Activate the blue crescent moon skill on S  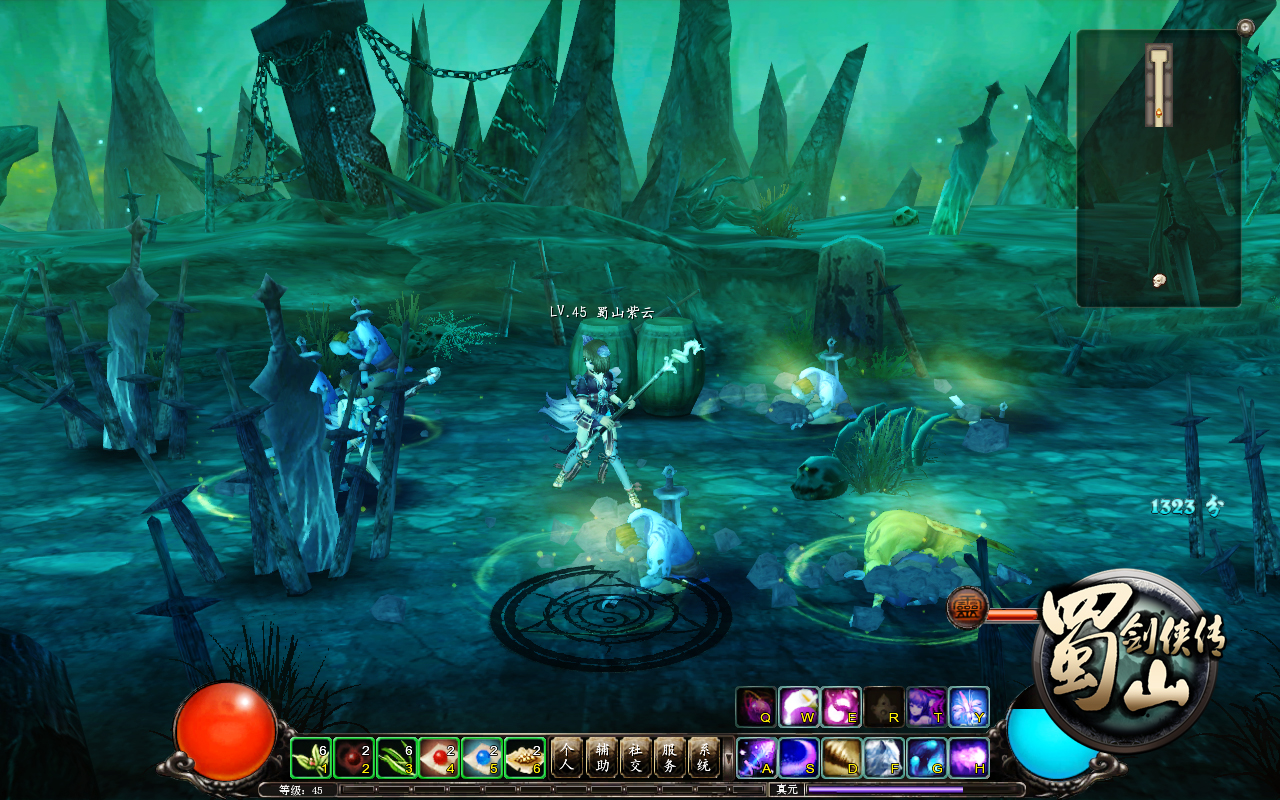point(799,758)
